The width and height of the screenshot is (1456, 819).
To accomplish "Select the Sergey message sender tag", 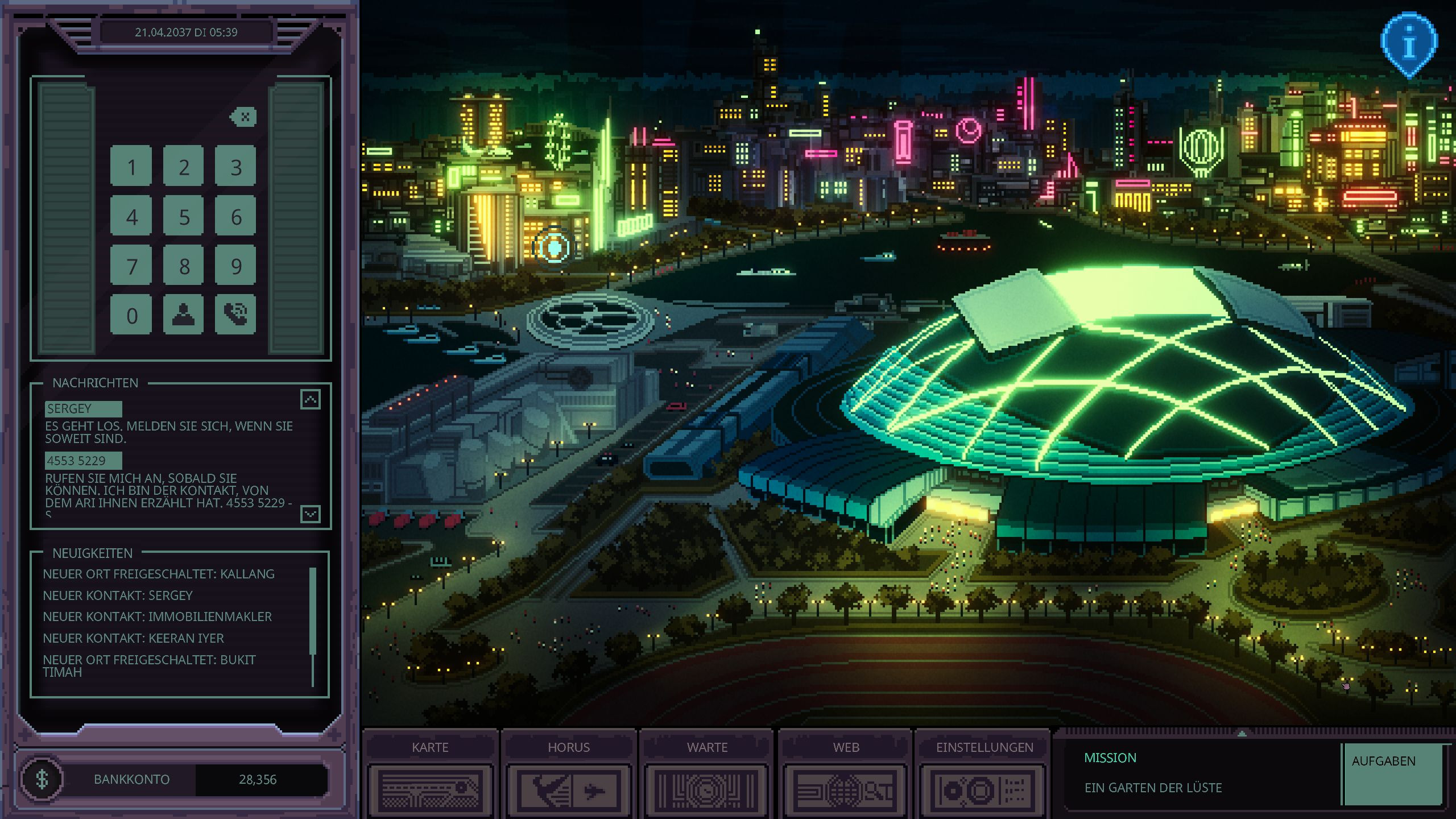I will pyautogui.click(x=83, y=409).
